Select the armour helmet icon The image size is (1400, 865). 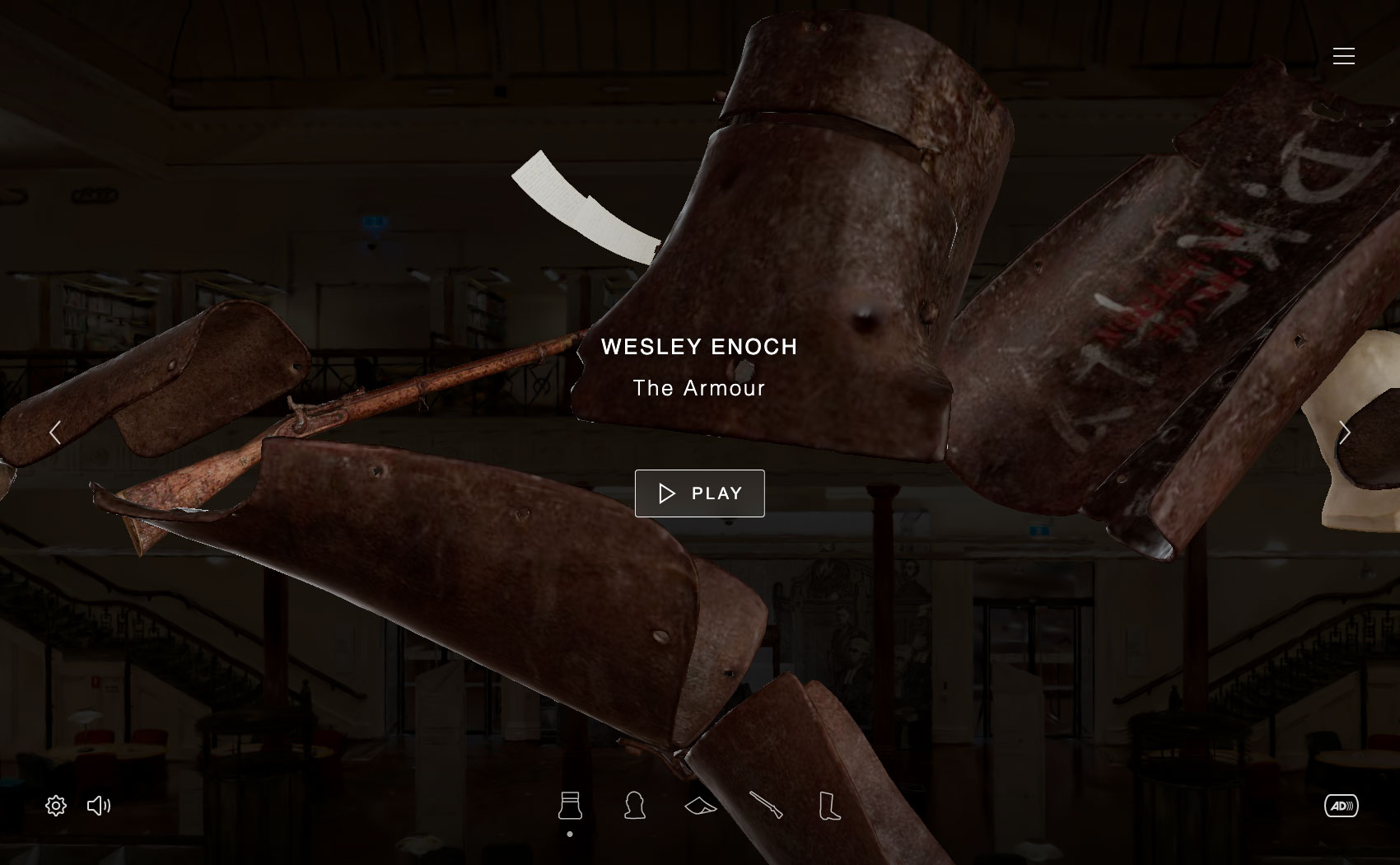click(570, 806)
